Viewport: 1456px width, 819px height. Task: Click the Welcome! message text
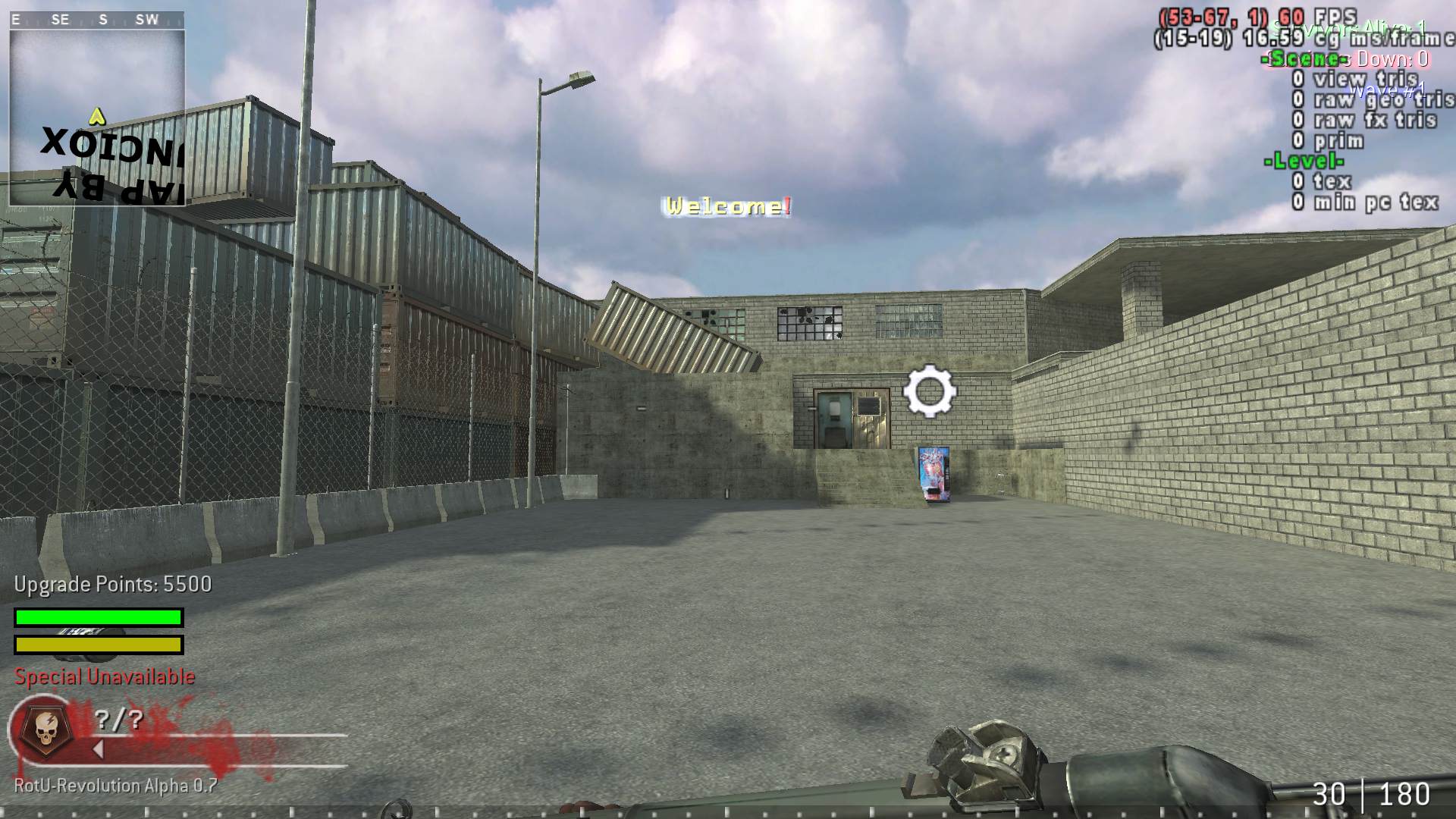tap(726, 205)
